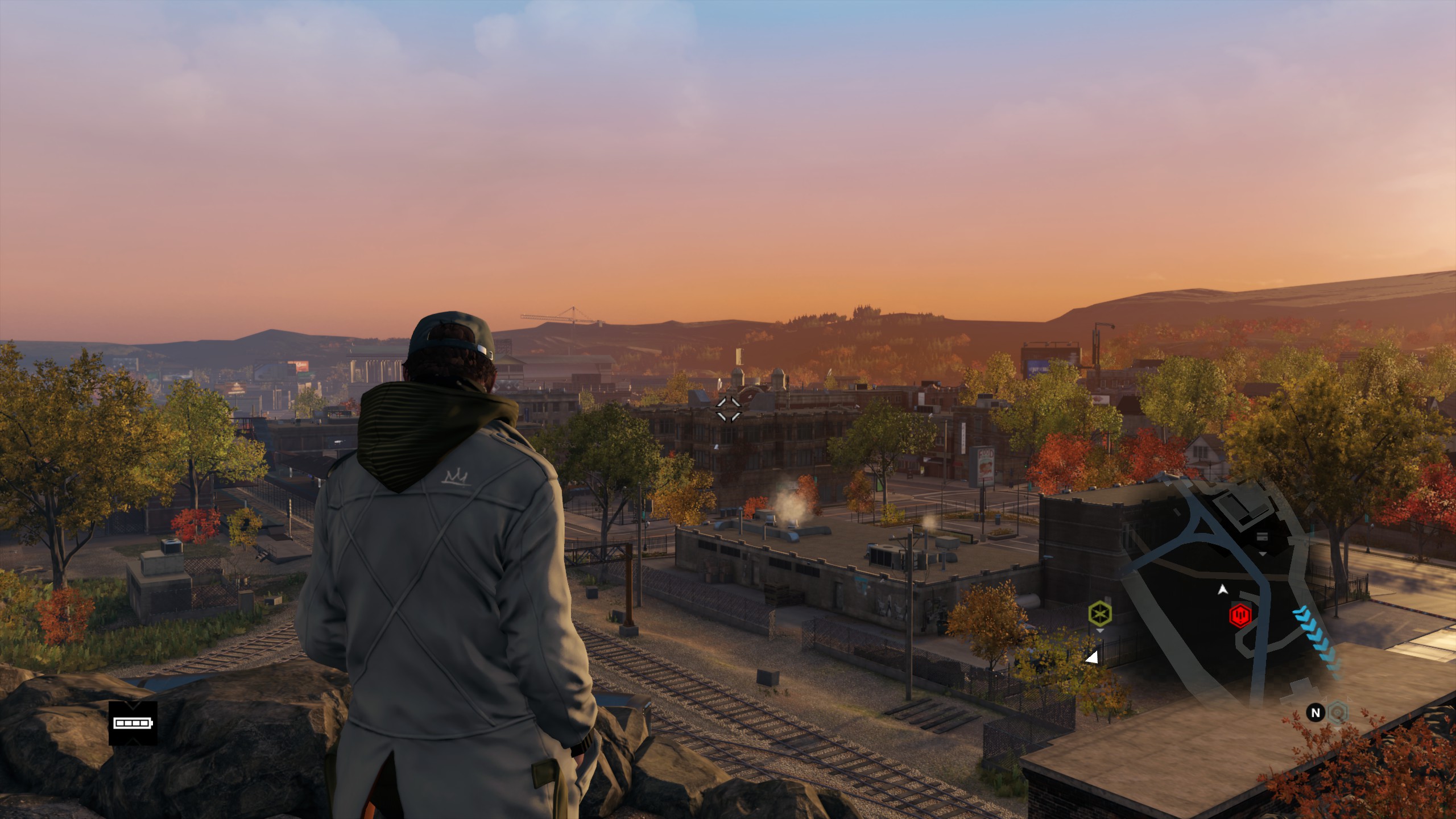Expand the chevron below the green hack icon
Image resolution: width=1456 pixels, height=819 pixels.
1101,631
